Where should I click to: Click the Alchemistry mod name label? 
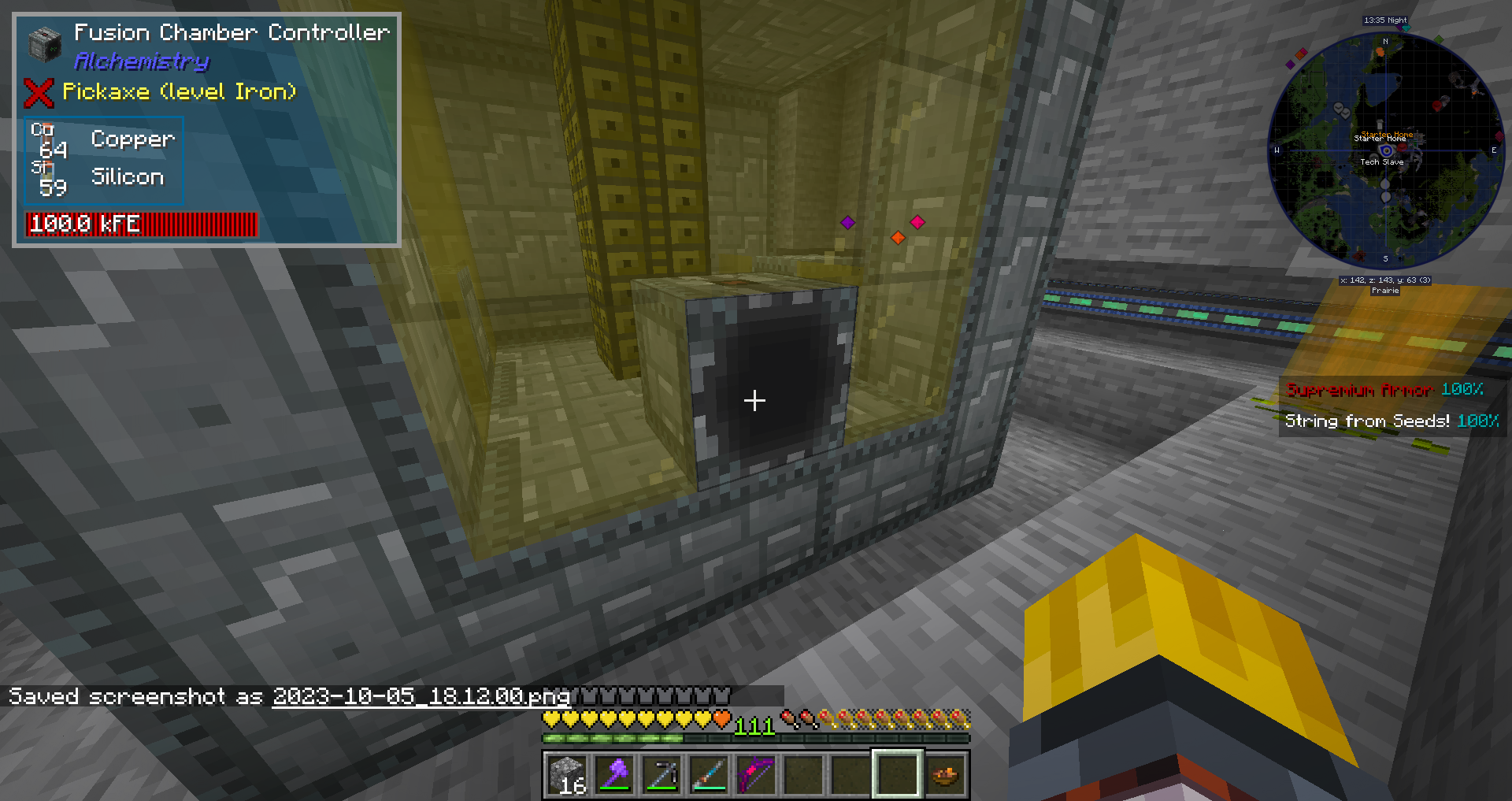tap(142, 61)
